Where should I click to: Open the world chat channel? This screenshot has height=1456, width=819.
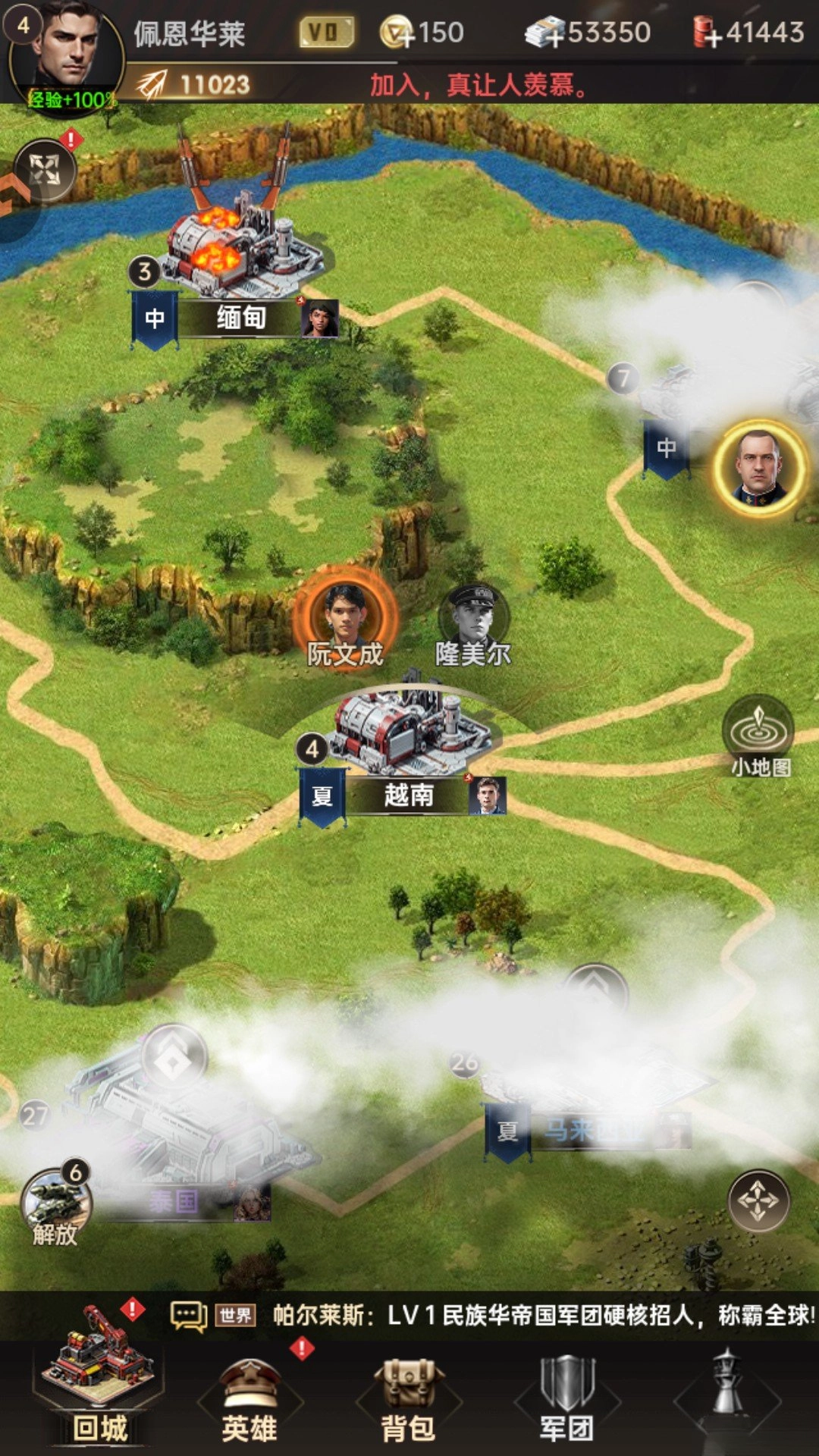235,1316
